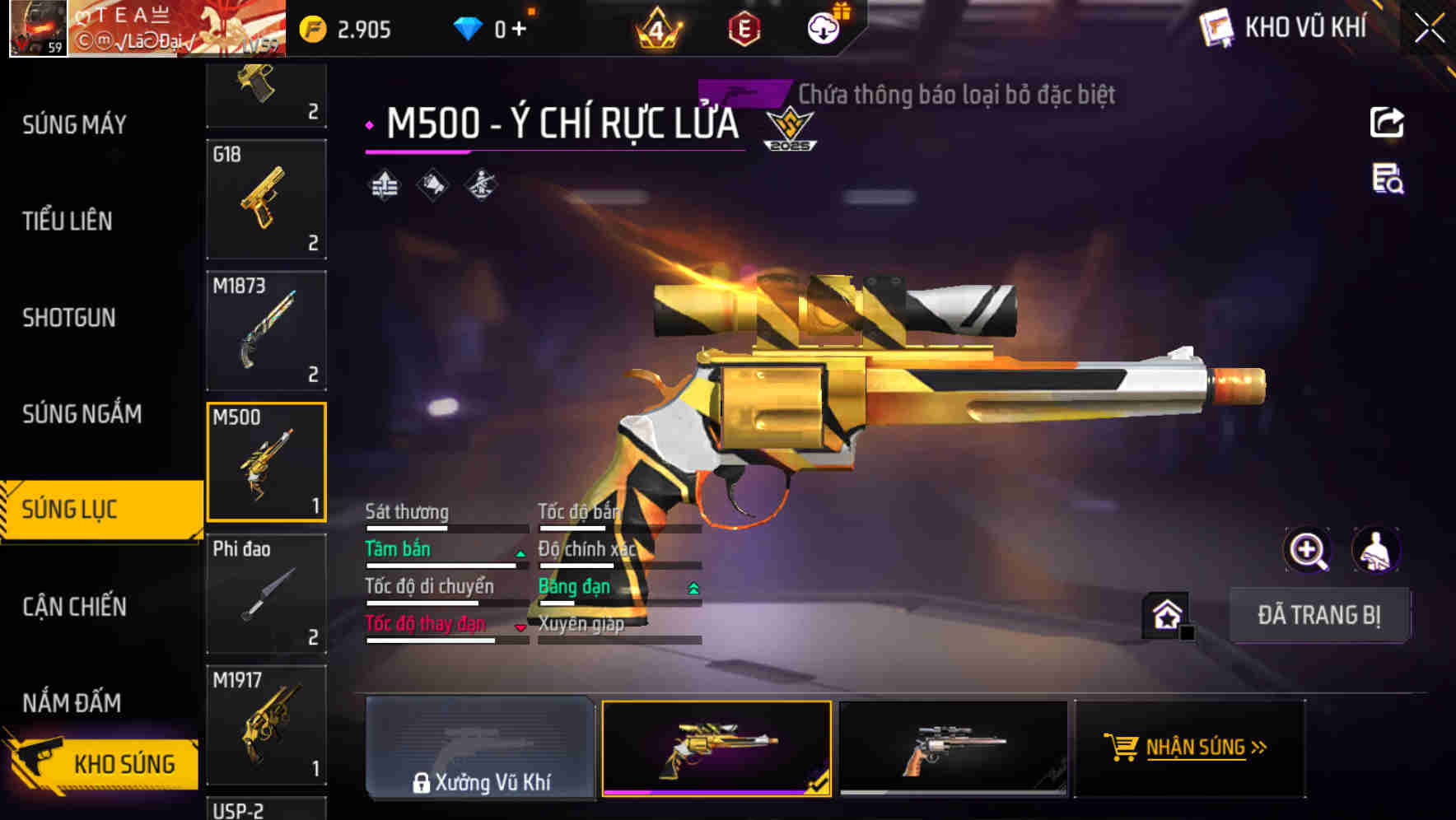Open the locked Xưởng Vũ Khí skin slot
The width and height of the screenshot is (1456, 820).
tap(480, 748)
